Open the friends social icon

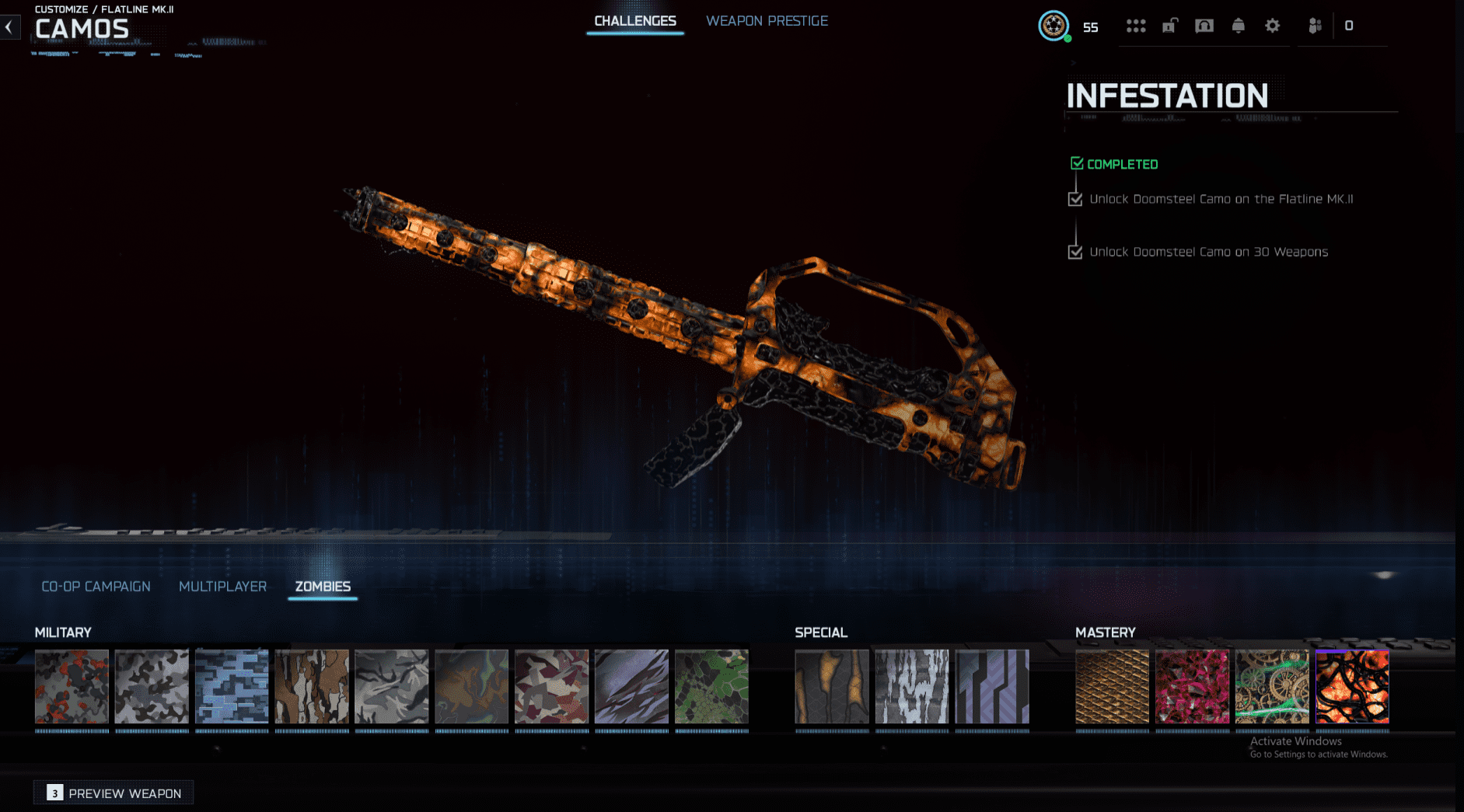[1315, 26]
